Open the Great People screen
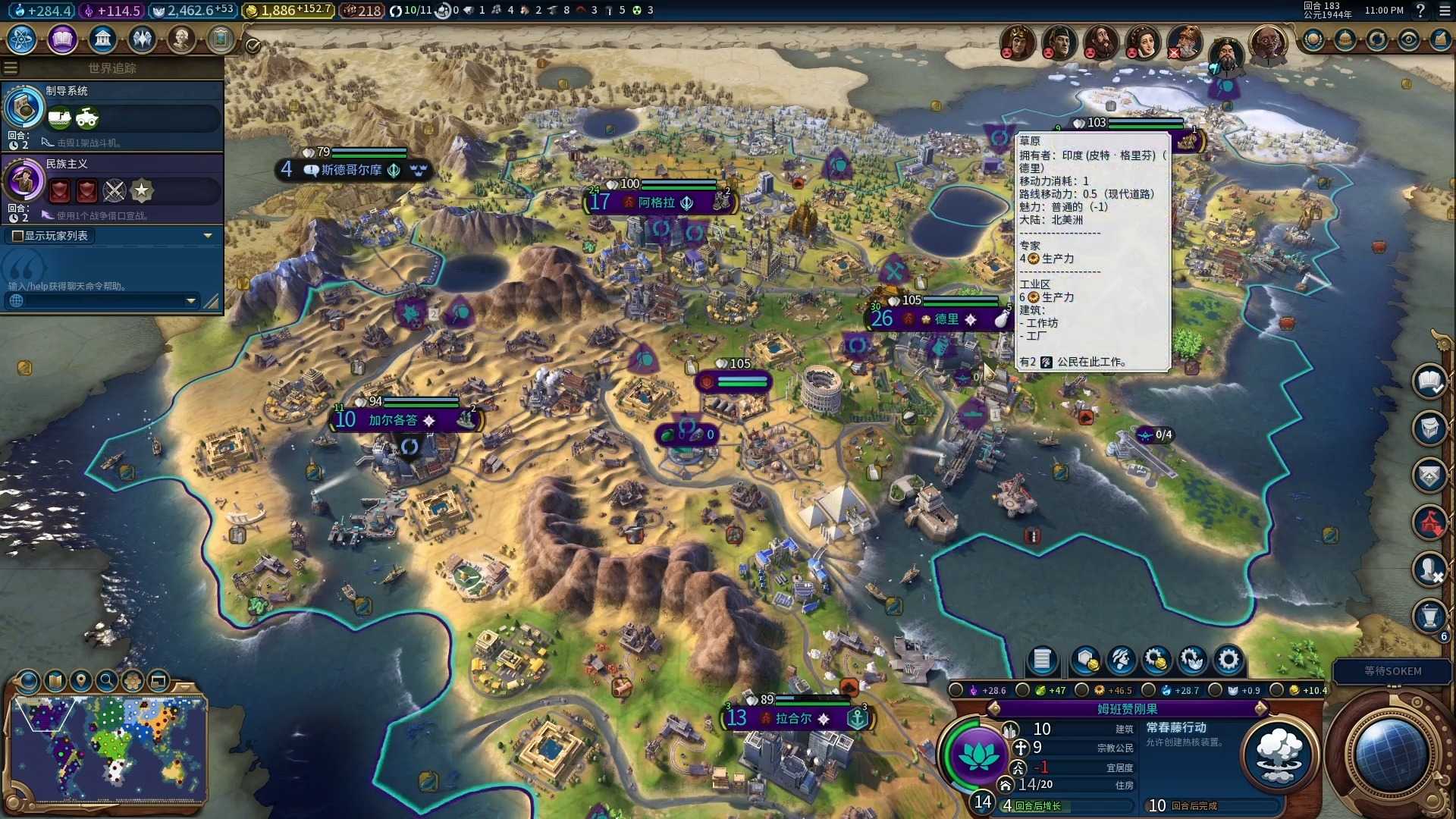The image size is (1456, 819). point(181,39)
